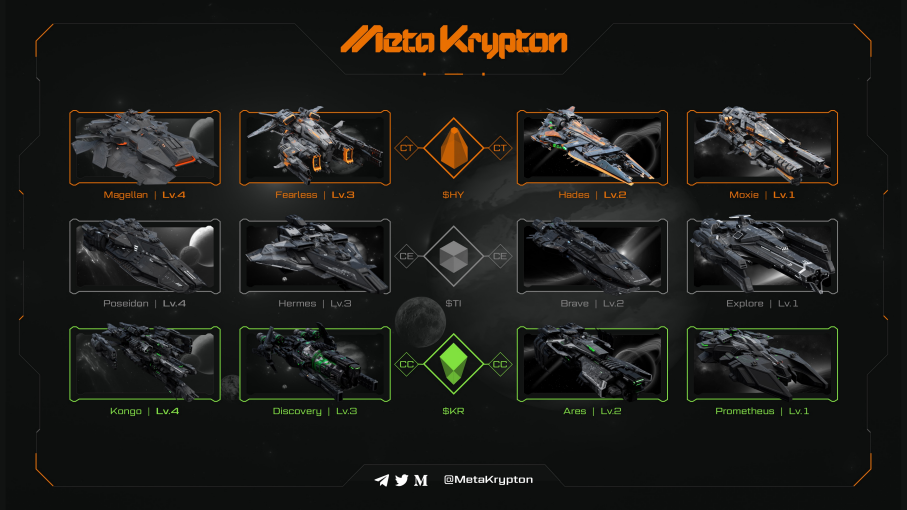The height and width of the screenshot is (510, 907).
Task: Open the Medium M icon
Action: [421, 480]
